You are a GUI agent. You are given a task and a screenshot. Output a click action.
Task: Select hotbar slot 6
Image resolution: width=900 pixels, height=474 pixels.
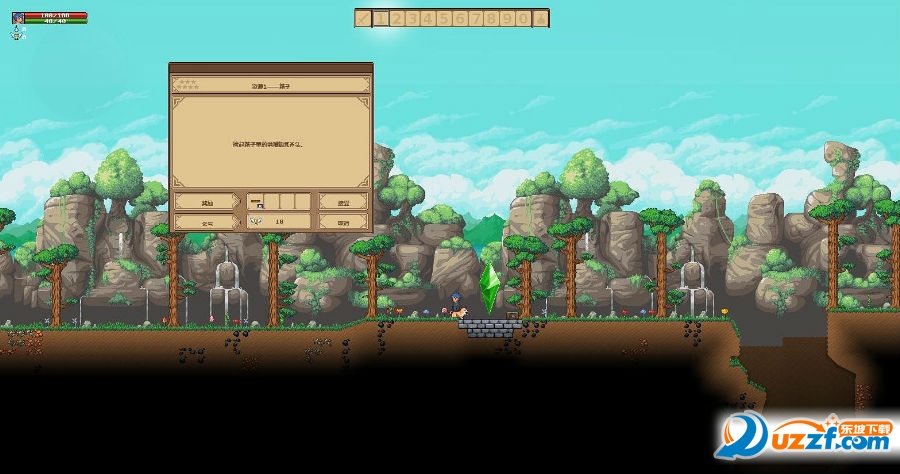pyautogui.click(x=460, y=17)
